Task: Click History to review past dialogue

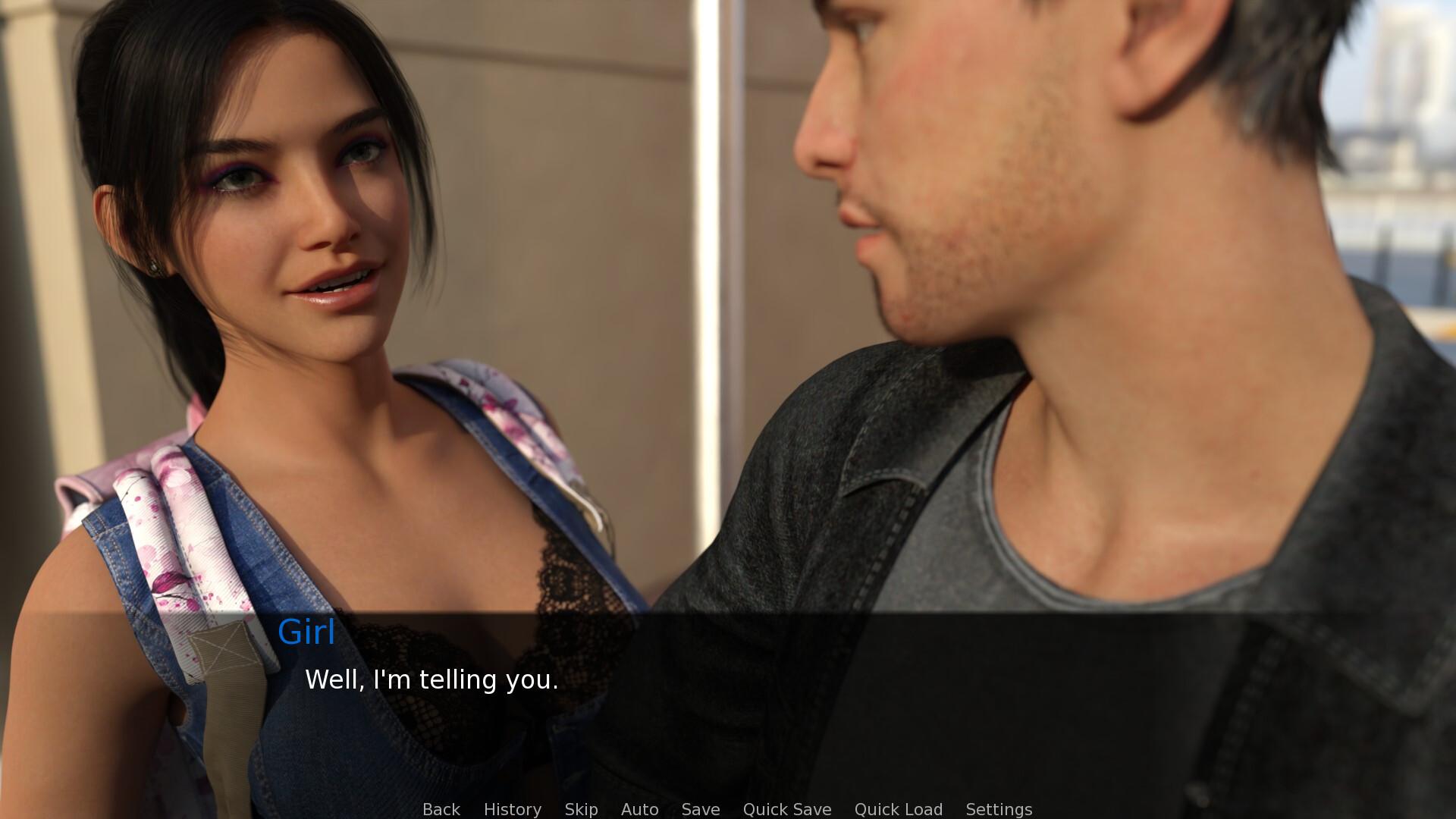Action: tap(512, 809)
